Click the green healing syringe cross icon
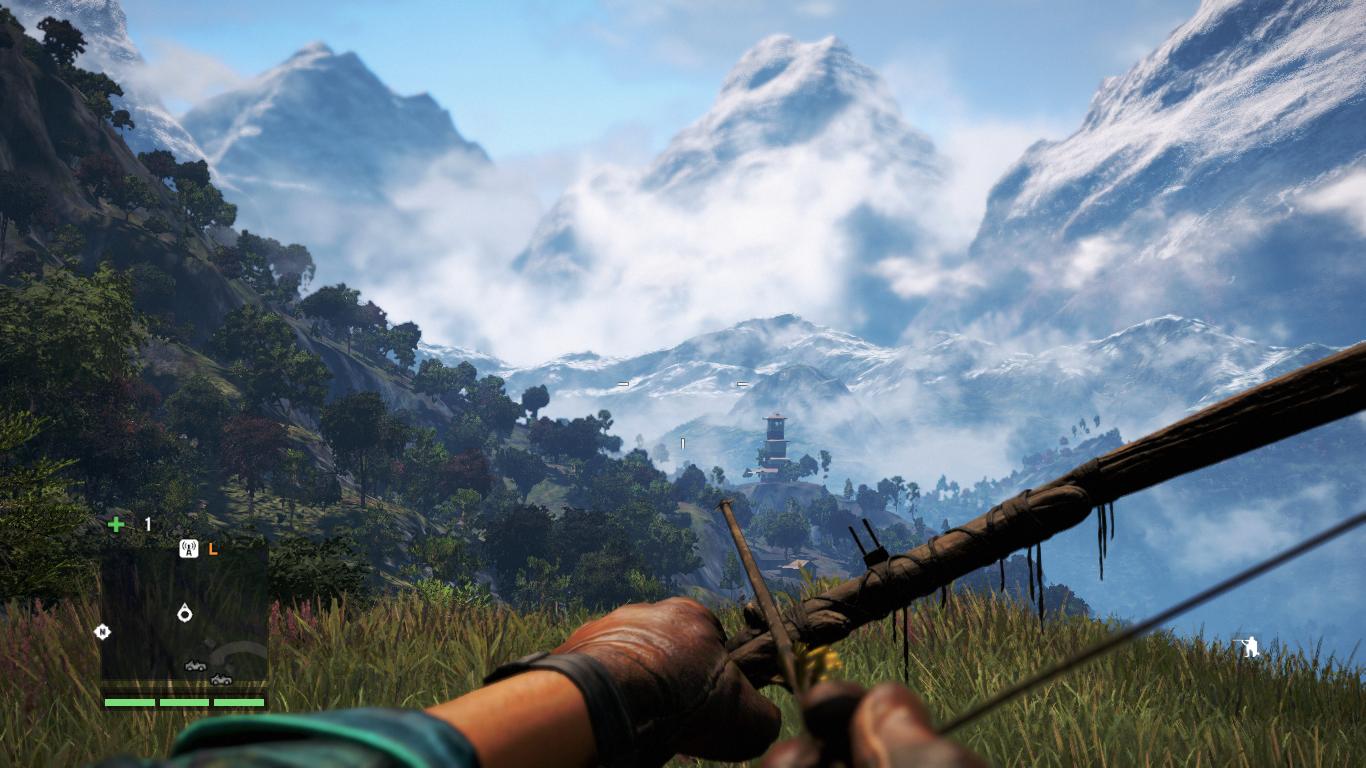This screenshot has height=768, width=1366. pos(116,525)
